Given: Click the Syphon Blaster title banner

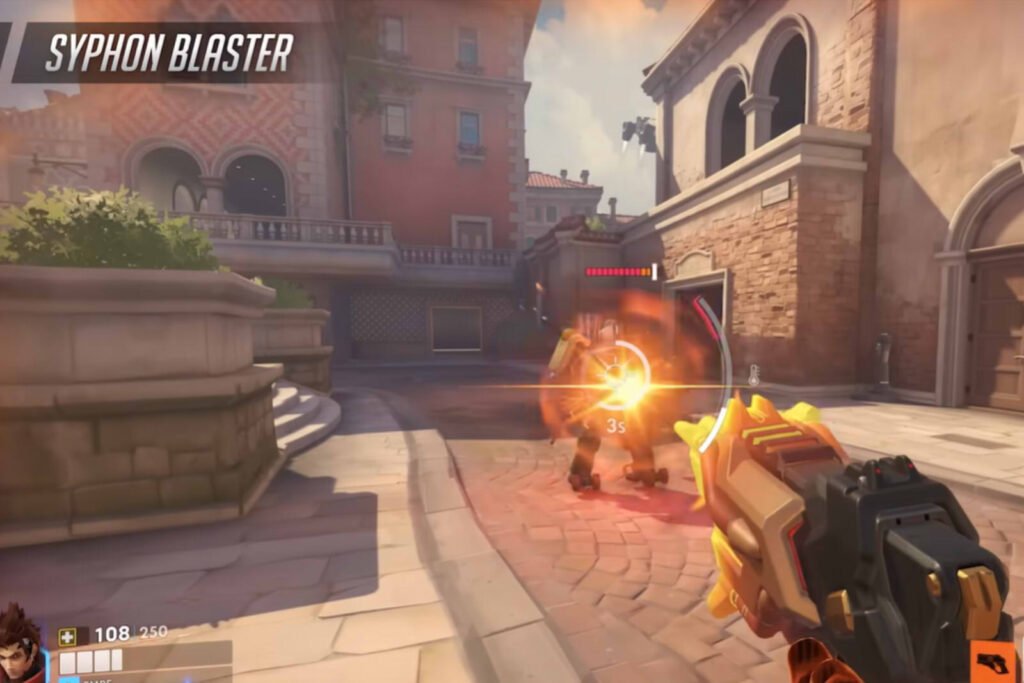Looking at the screenshot, I should tap(168, 53).
